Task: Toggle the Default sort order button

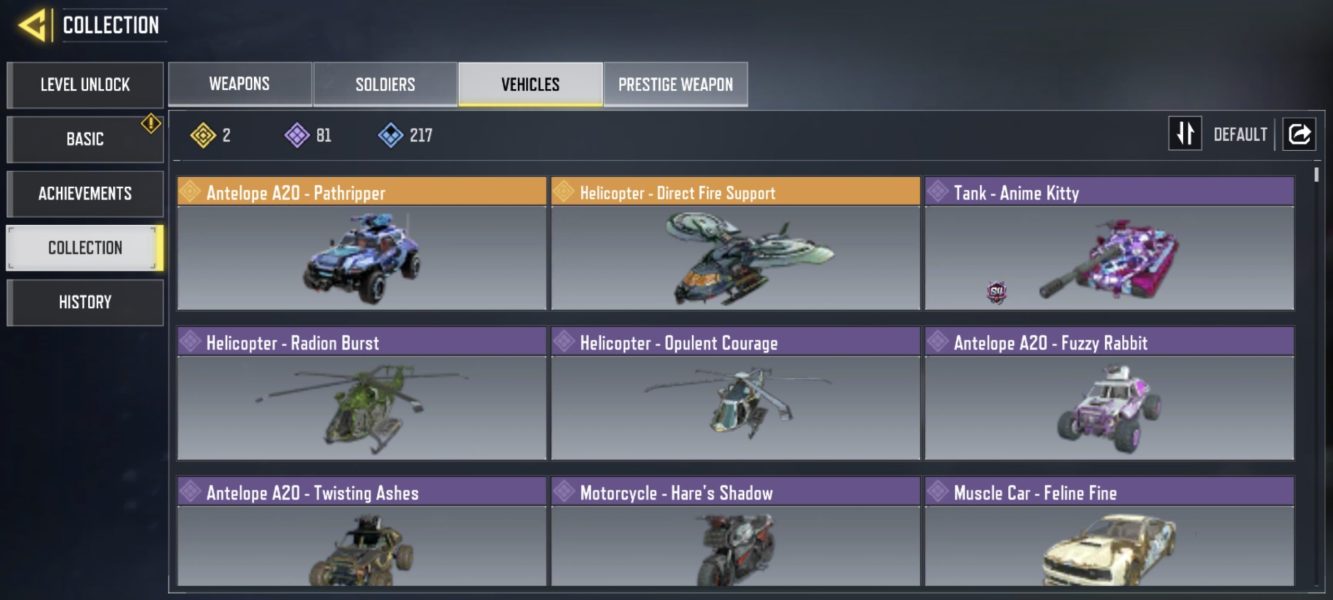Action: (x=1185, y=134)
